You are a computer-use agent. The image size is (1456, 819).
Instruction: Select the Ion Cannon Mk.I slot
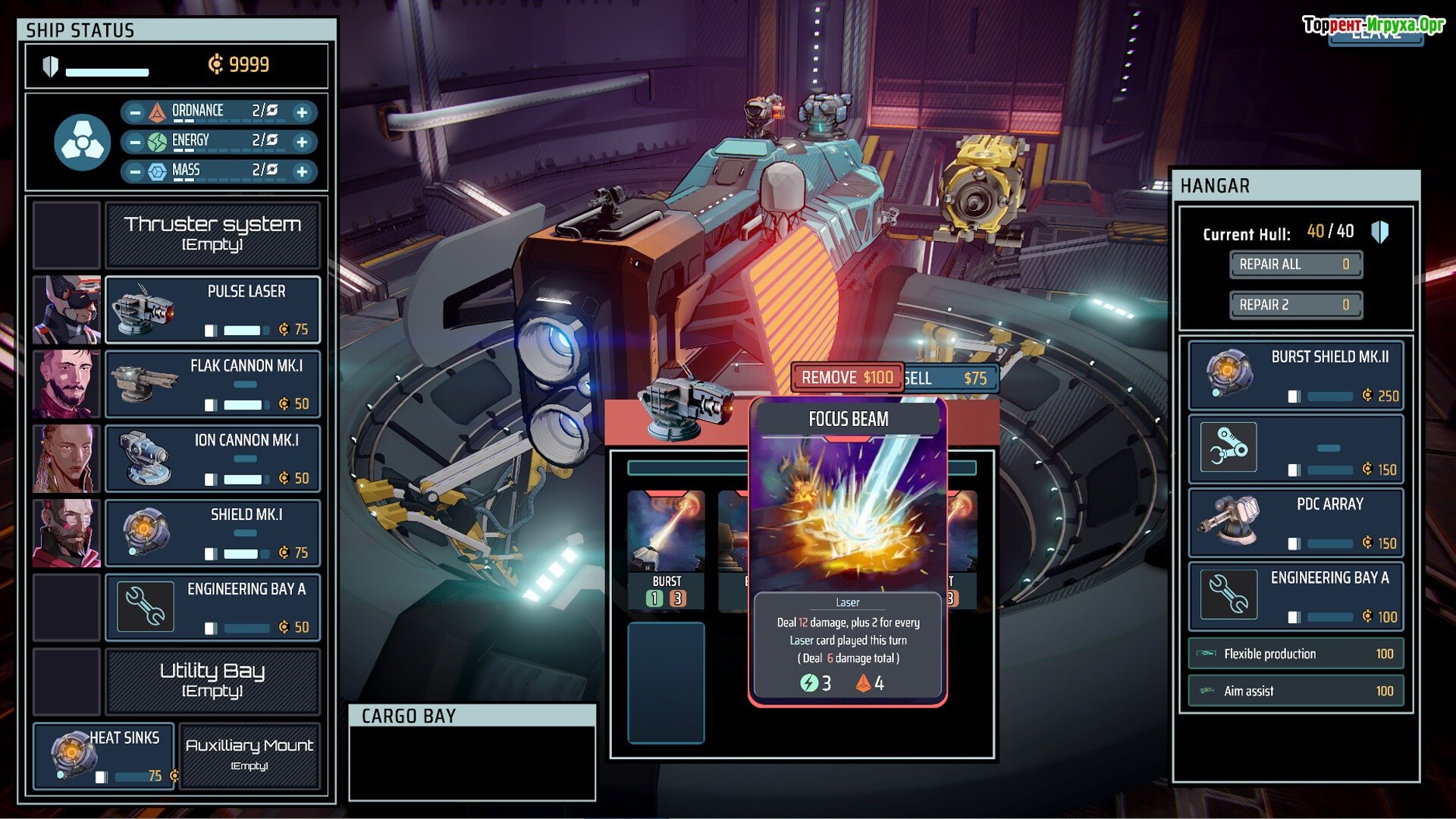[x=212, y=459]
